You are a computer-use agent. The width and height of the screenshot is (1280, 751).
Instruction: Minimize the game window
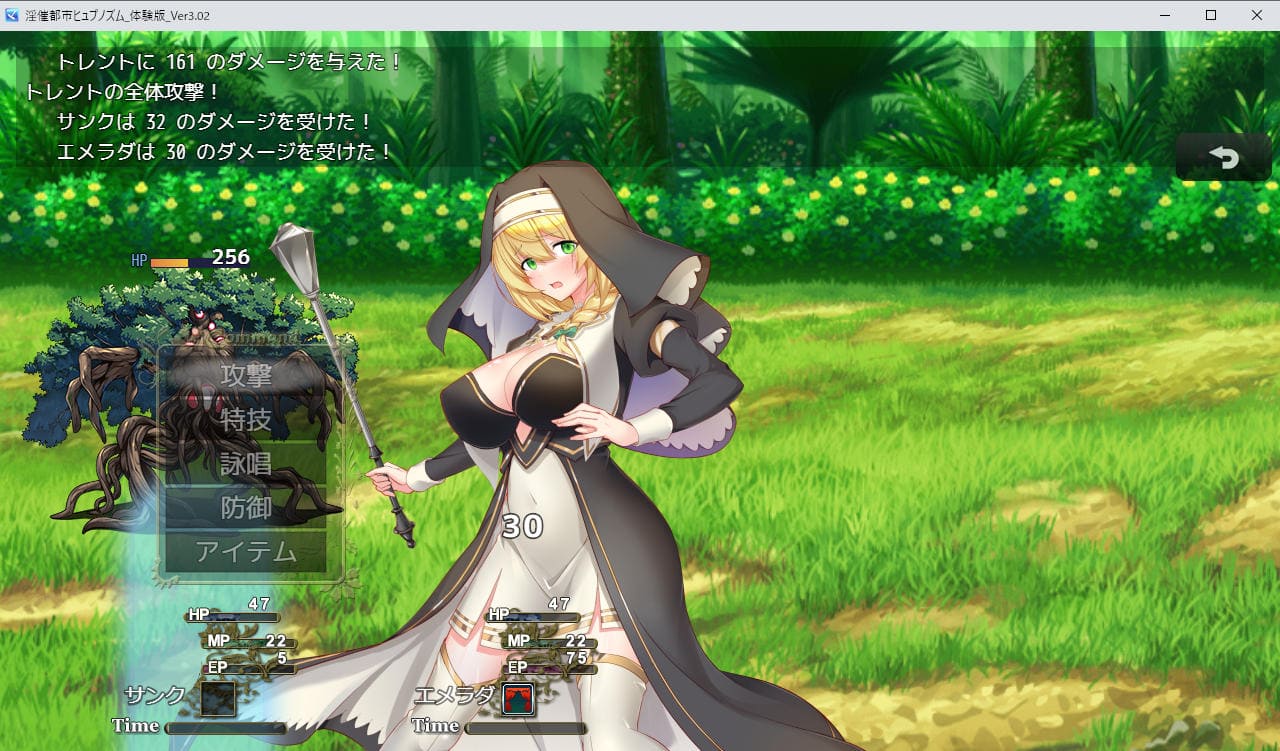tap(1165, 15)
